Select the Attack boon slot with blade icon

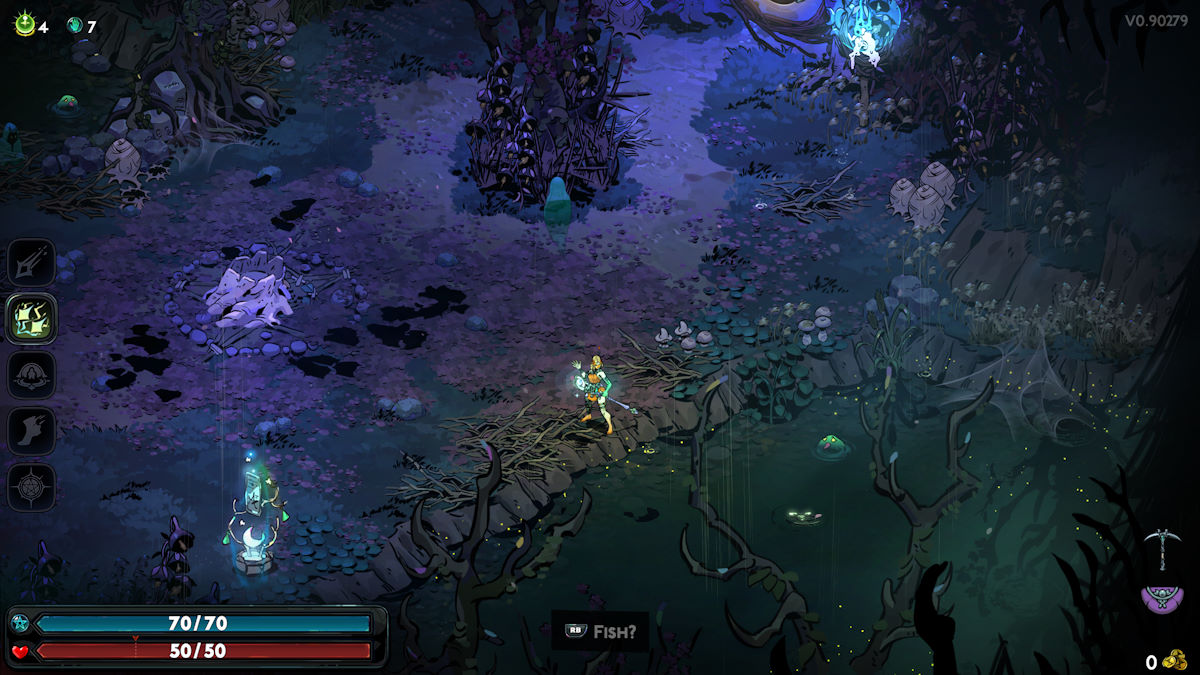point(31,262)
